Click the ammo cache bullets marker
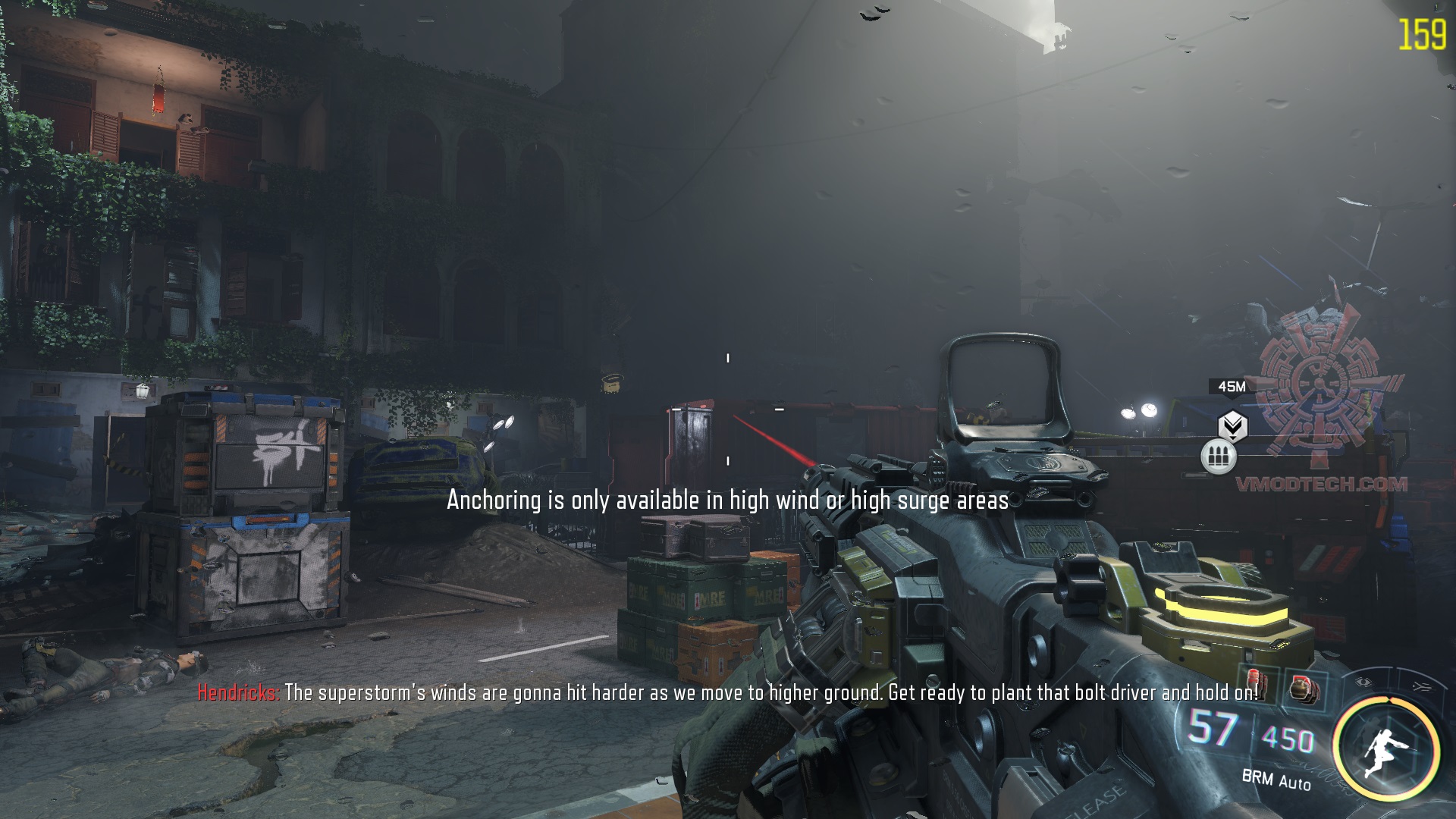Viewport: 1456px width, 819px height. click(x=1219, y=457)
